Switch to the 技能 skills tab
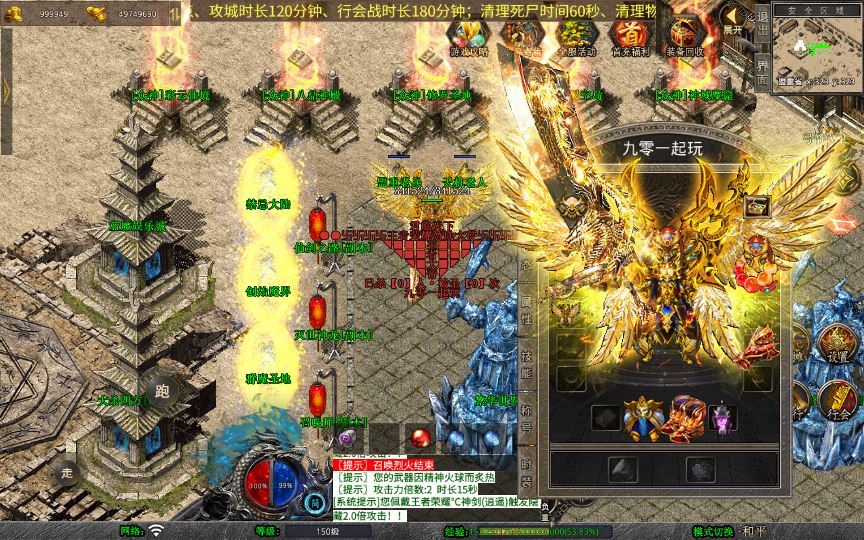Screen dimensions: 864x540 pyautogui.click(x=526, y=366)
